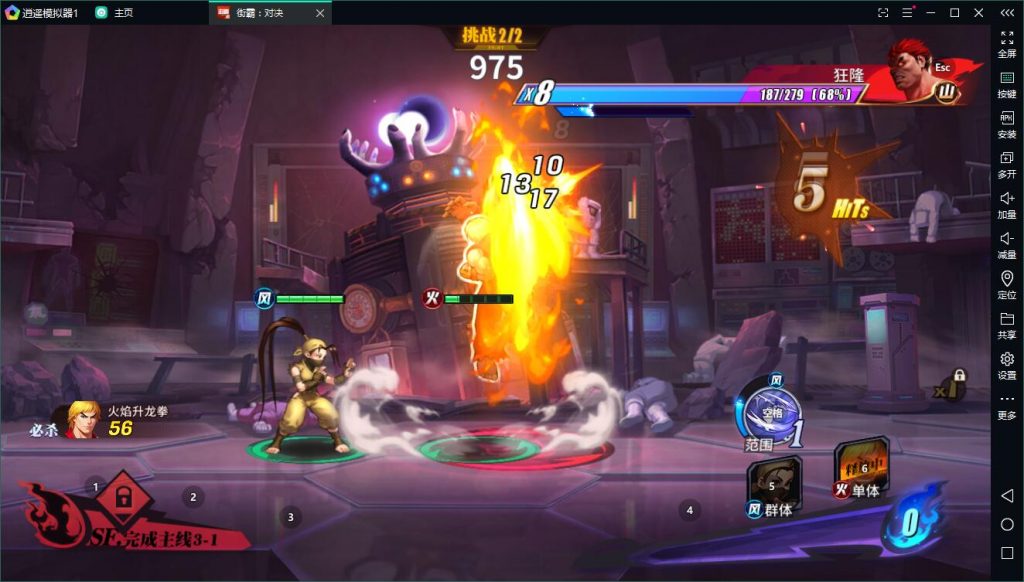The image size is (1024, 582).
Task: Open the 多开 multi-instance tool
Action: click(x=1007, y=164)
